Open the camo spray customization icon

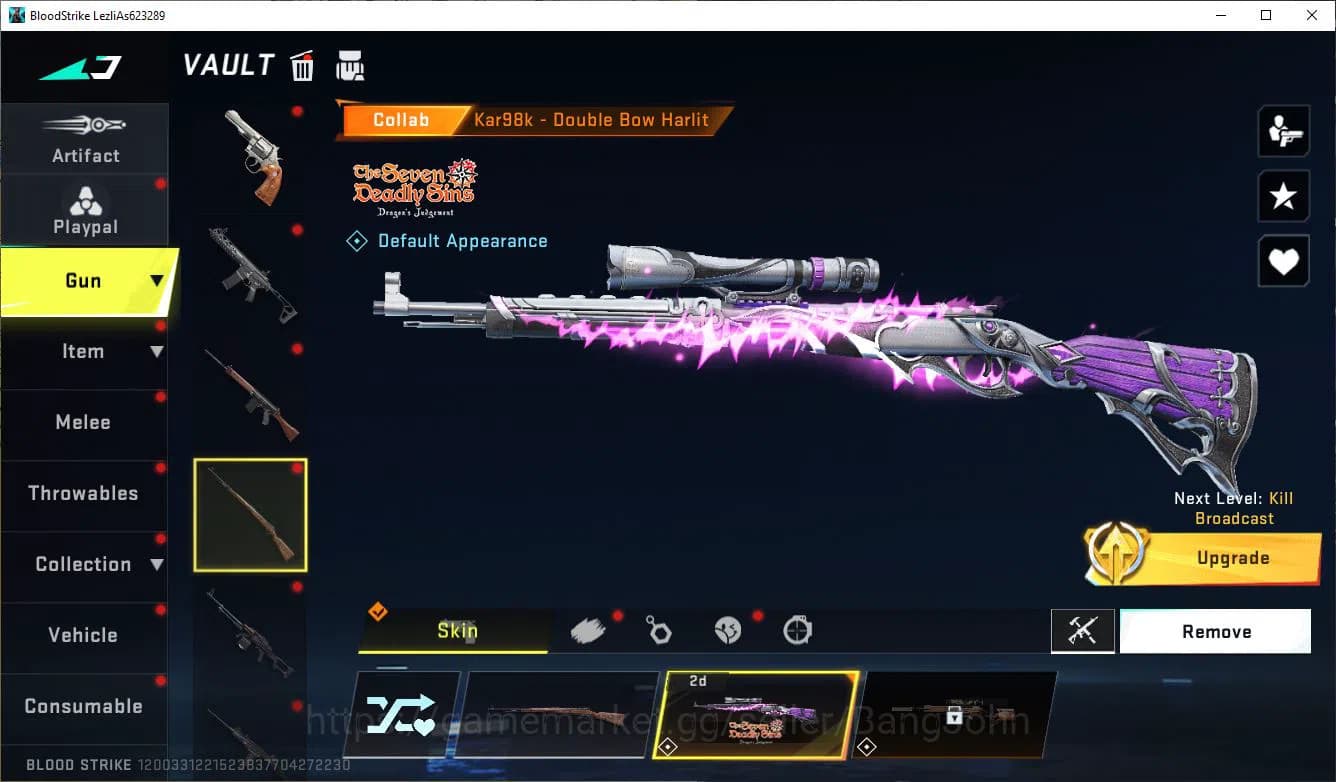click(588, 628)
